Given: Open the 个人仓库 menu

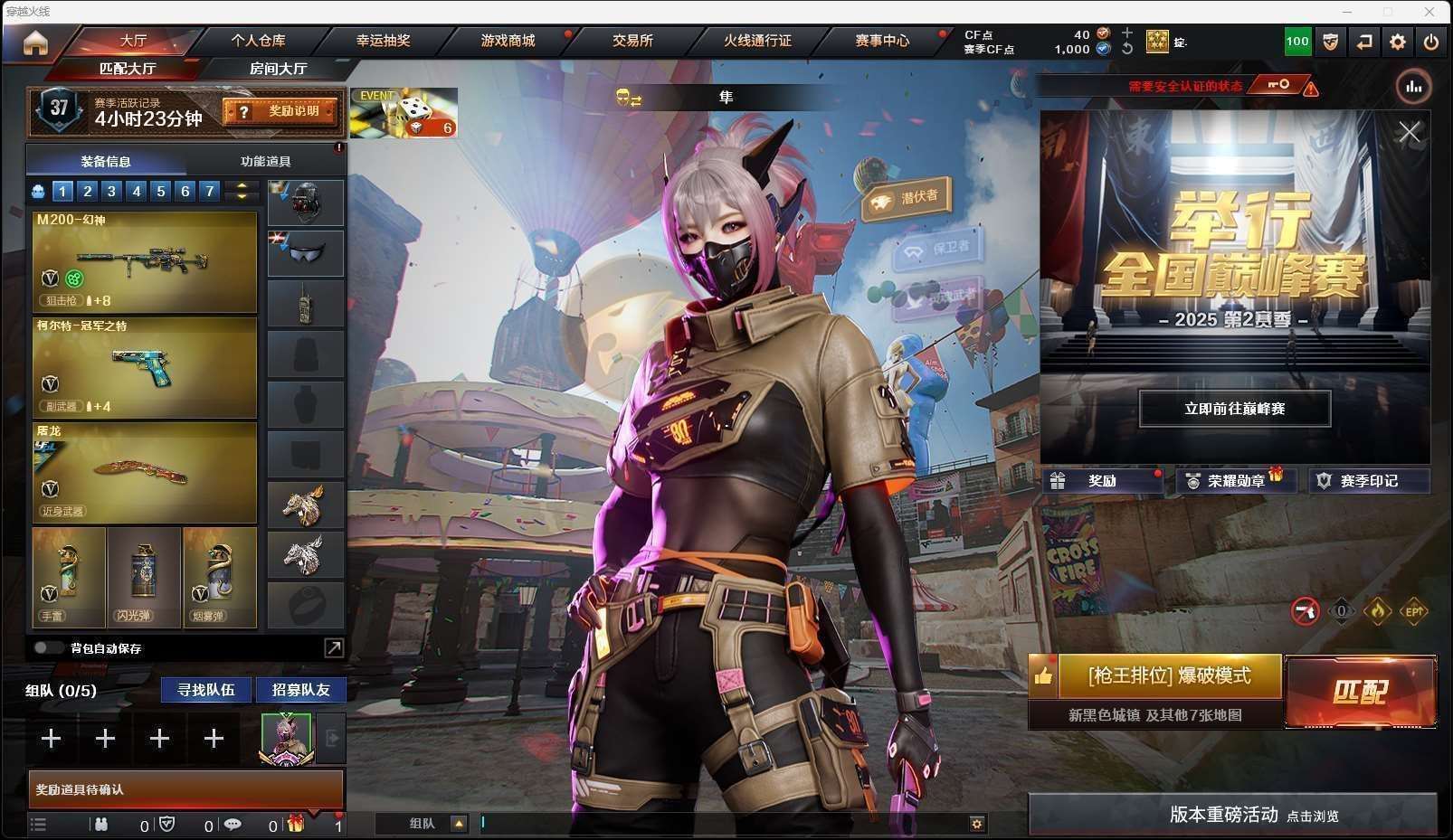Looking at the screenshot, I should pos(258,41).
